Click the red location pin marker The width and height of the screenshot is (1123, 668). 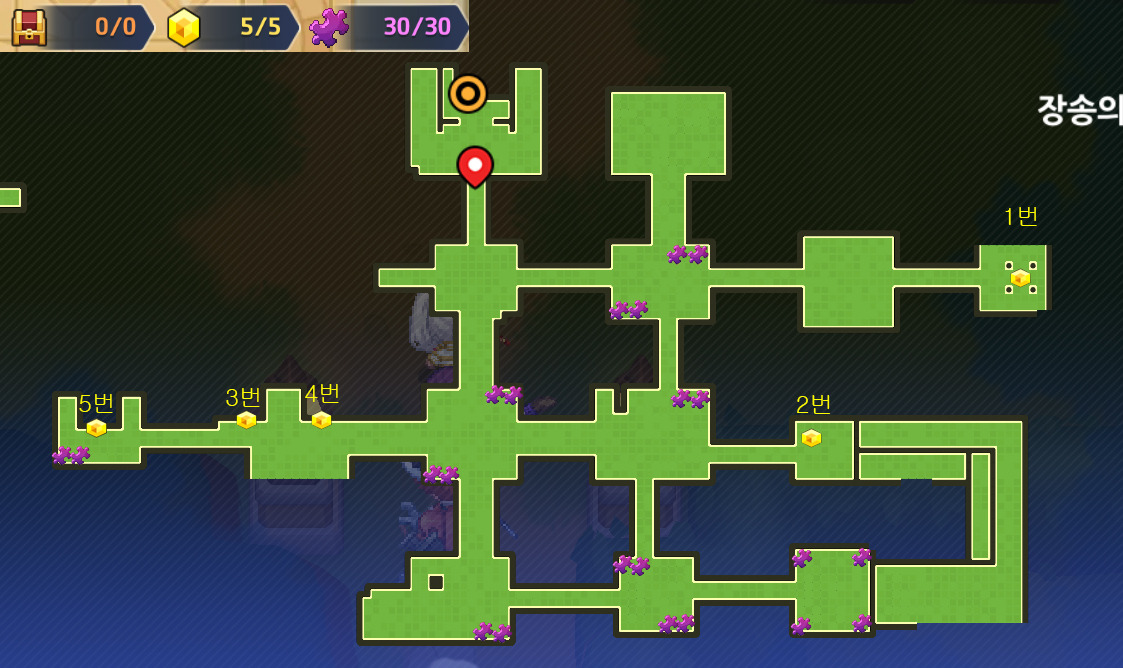click(475, 165)
